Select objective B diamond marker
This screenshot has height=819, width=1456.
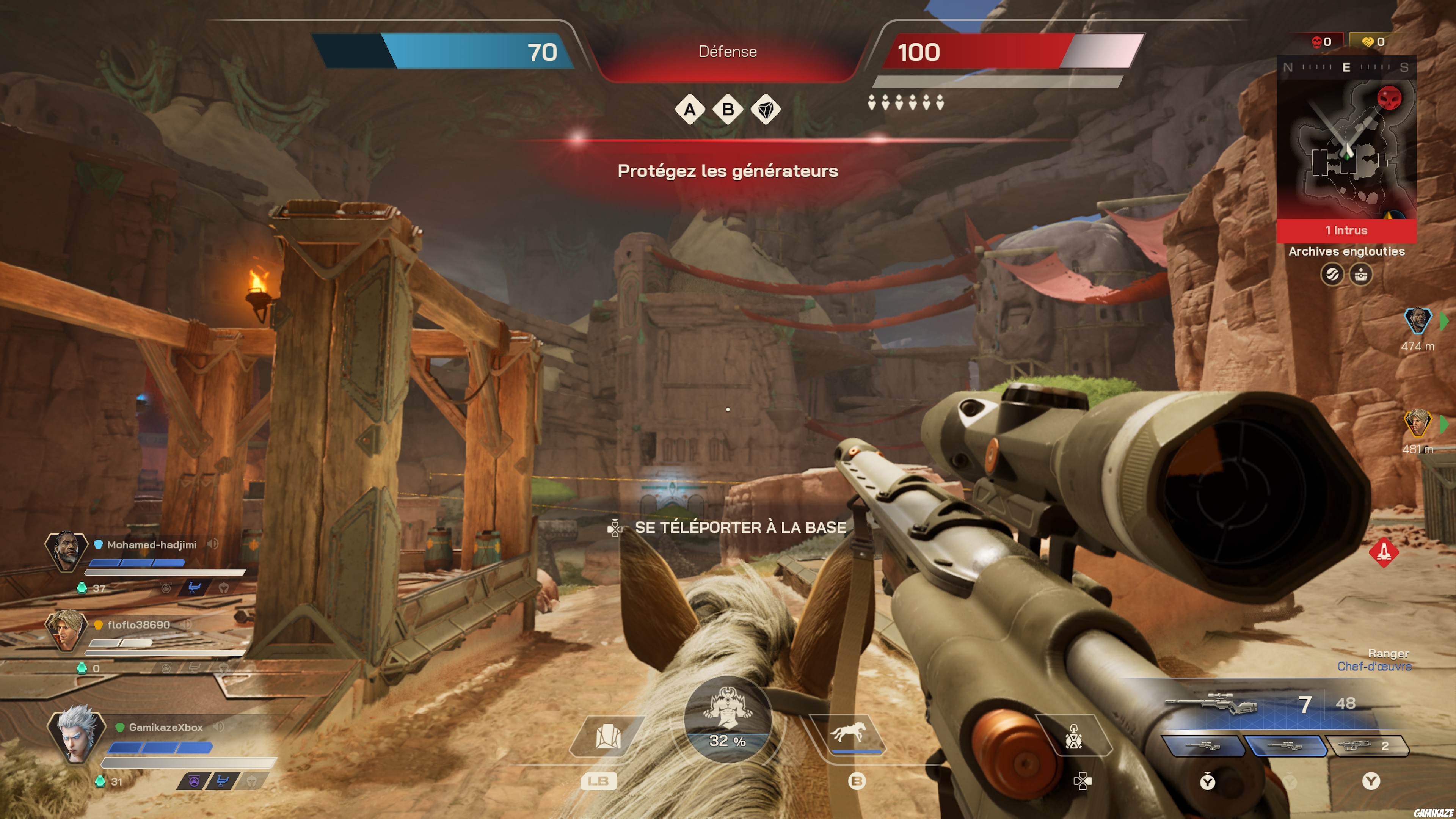click(728, 109)
